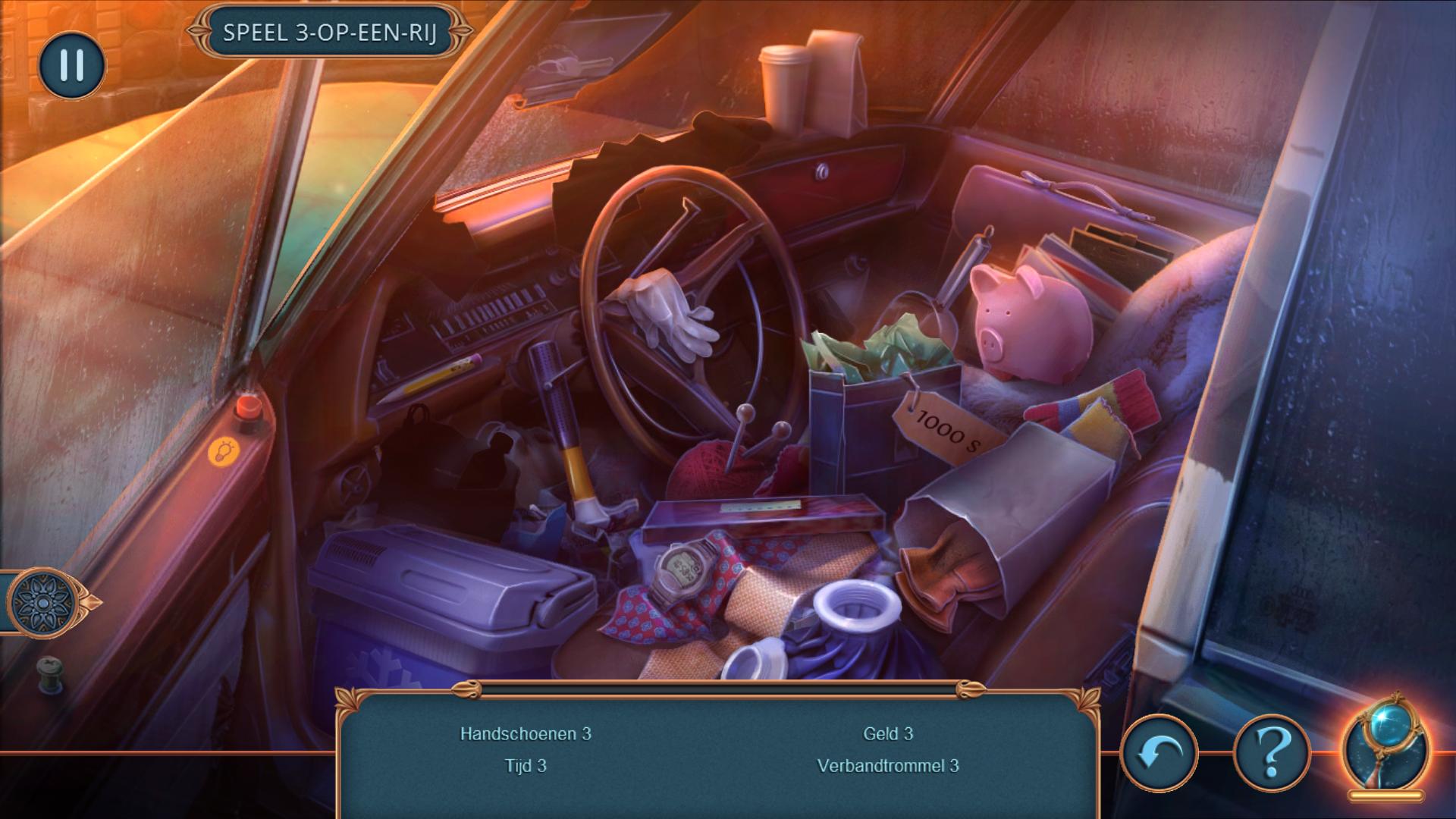
Task: Pause the game with the pause button
Action: 71,65
